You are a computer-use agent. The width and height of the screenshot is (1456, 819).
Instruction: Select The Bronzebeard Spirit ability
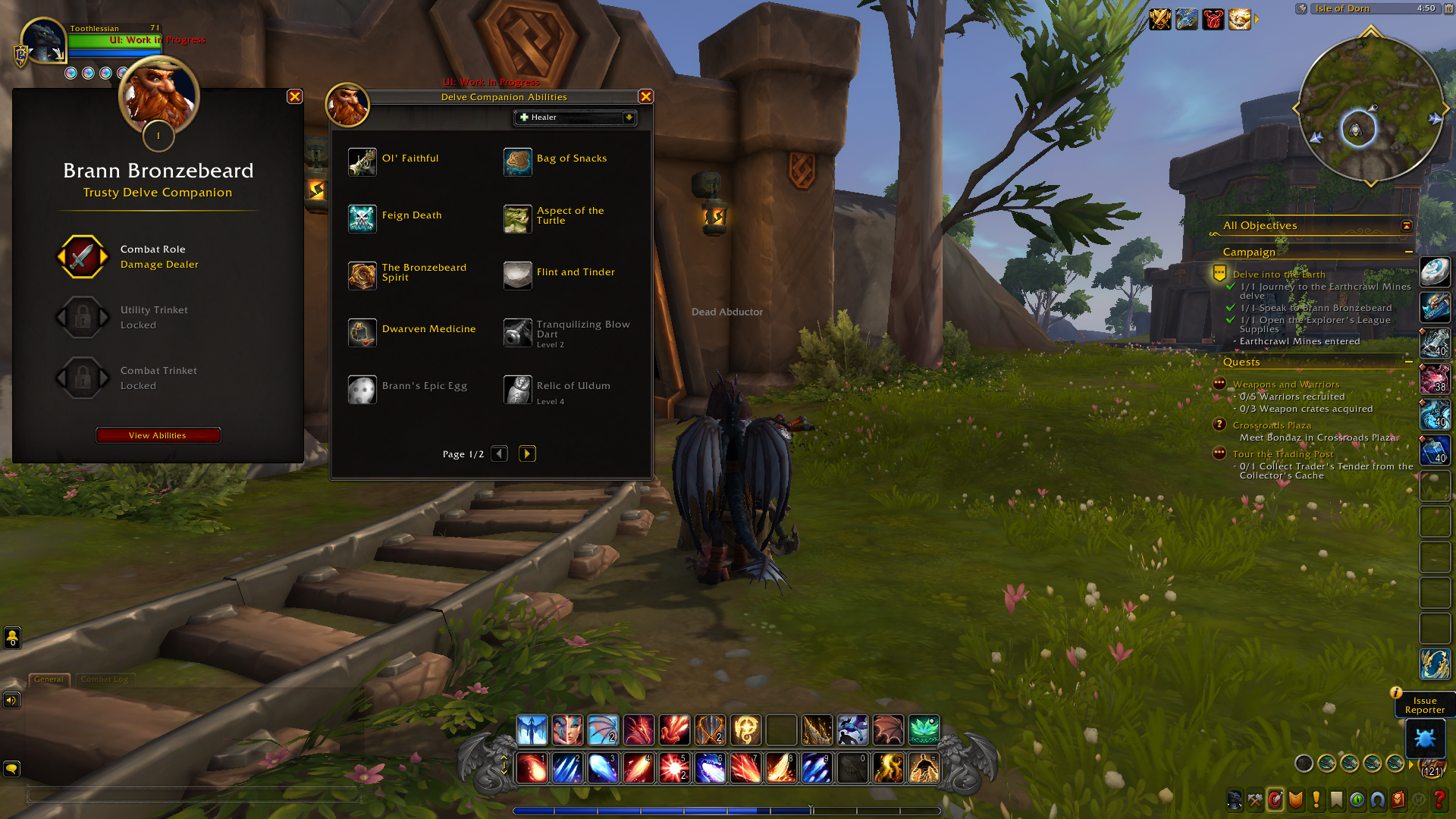[x=362, y=276]
